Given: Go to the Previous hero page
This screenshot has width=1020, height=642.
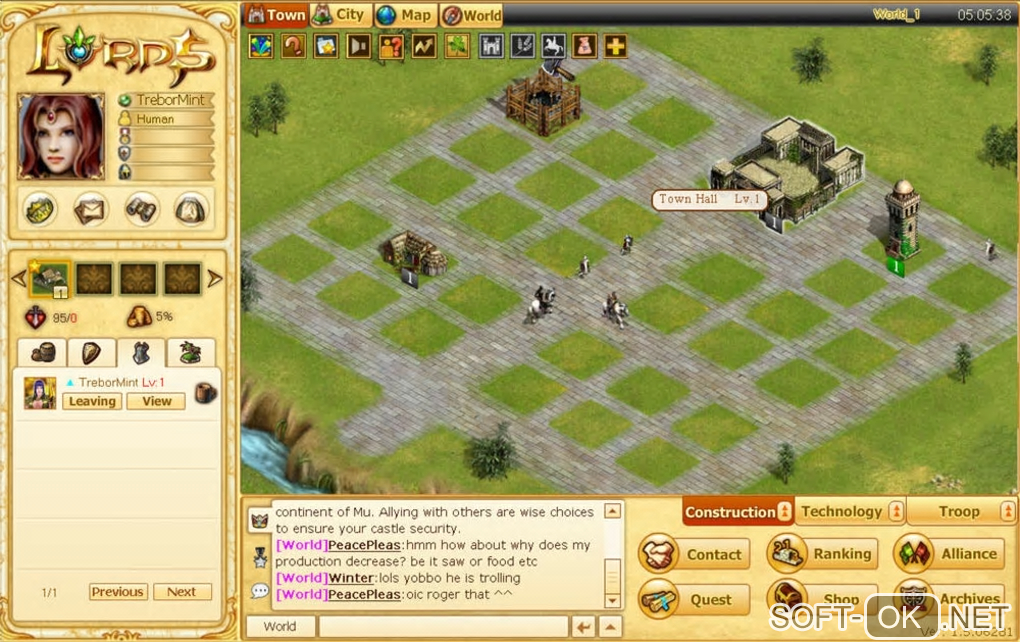Looking at the screenshot, I should pos(118,592).
